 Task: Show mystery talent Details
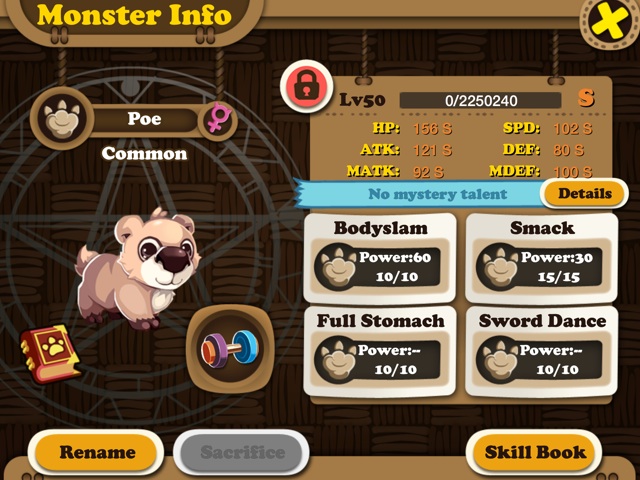pos(584,193)
